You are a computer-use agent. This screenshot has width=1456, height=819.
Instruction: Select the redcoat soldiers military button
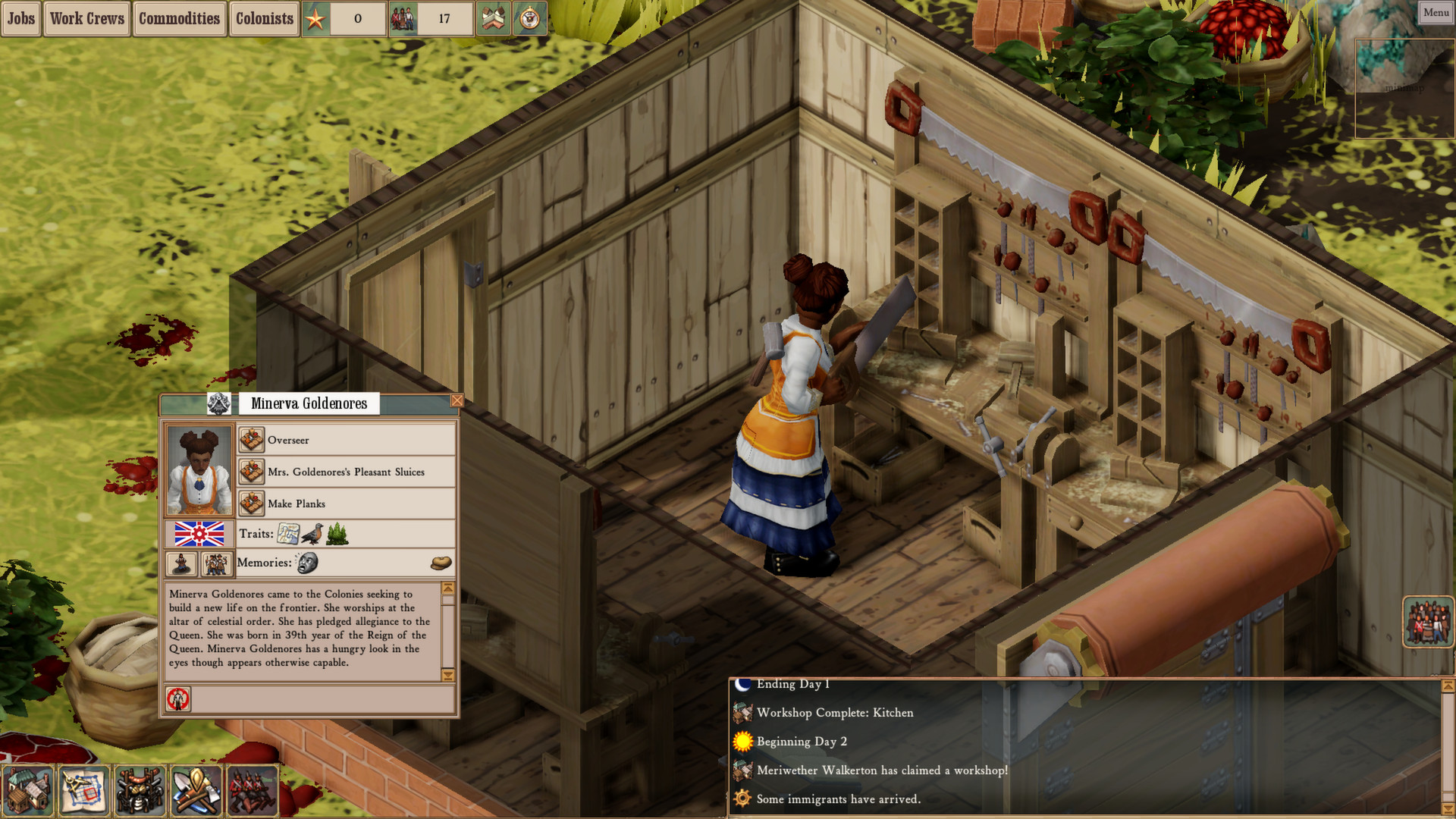(252, 791)
